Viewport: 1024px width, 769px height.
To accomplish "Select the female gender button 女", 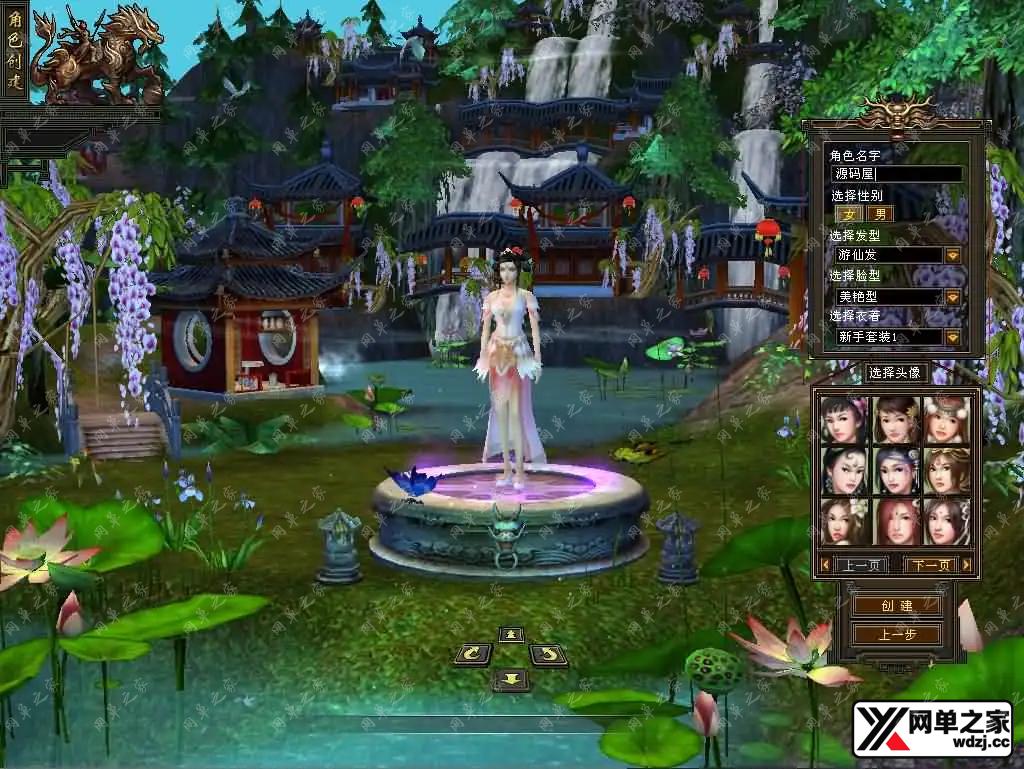I will (849, 214).
